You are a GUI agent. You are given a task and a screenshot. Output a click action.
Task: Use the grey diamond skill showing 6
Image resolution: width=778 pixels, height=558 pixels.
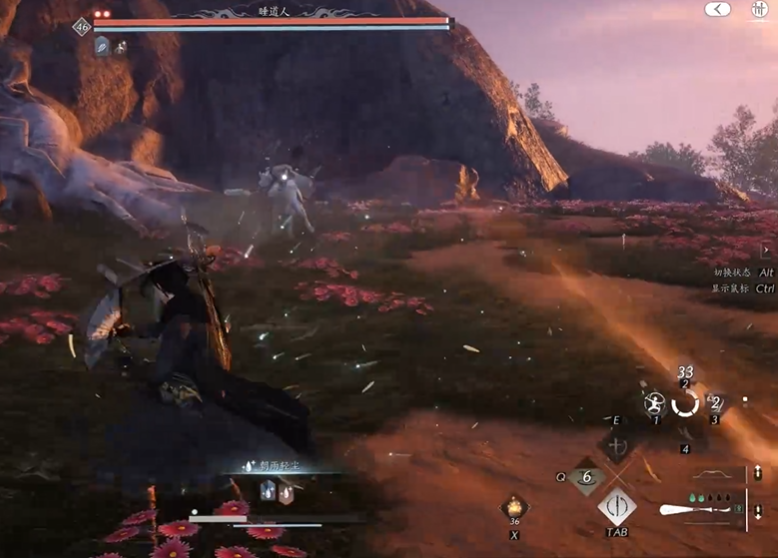[586, 478]
